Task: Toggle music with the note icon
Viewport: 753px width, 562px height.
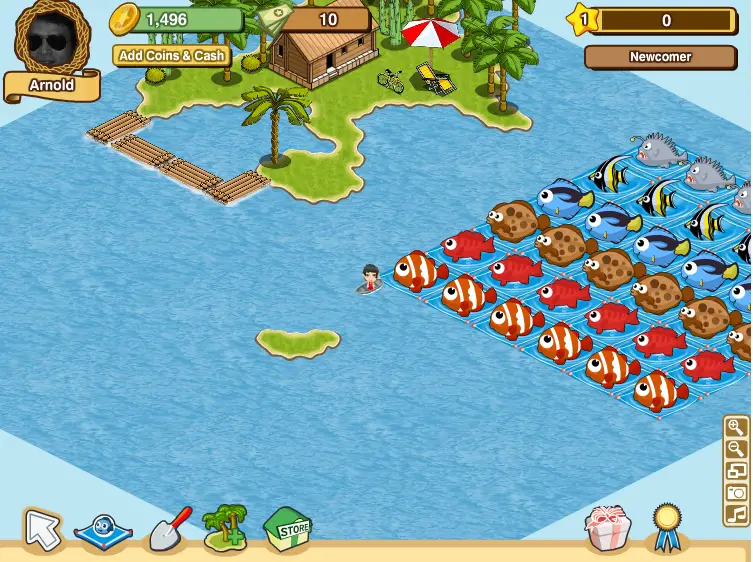Action: point(737,515)
